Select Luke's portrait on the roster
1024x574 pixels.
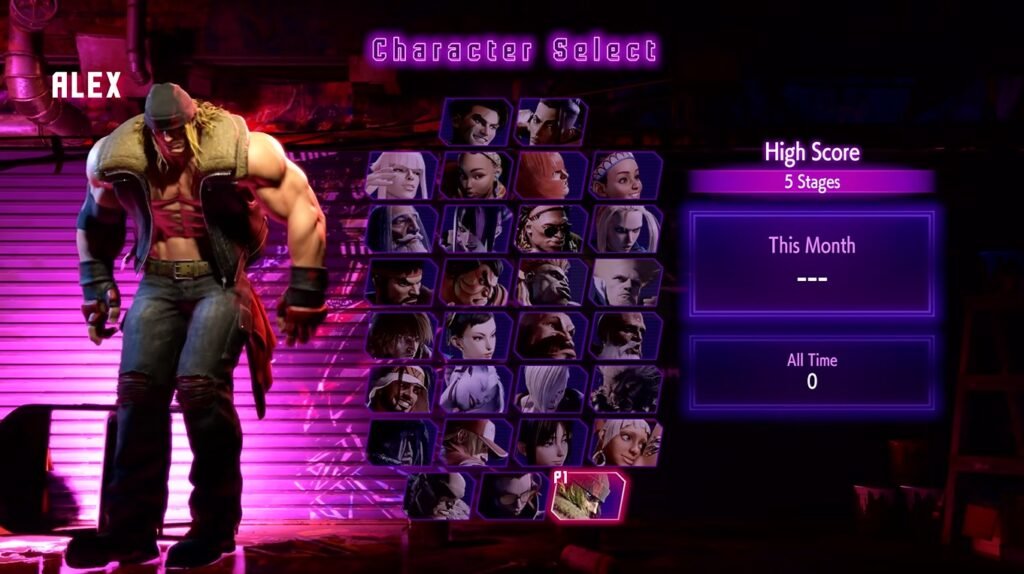tap(475, 122)
